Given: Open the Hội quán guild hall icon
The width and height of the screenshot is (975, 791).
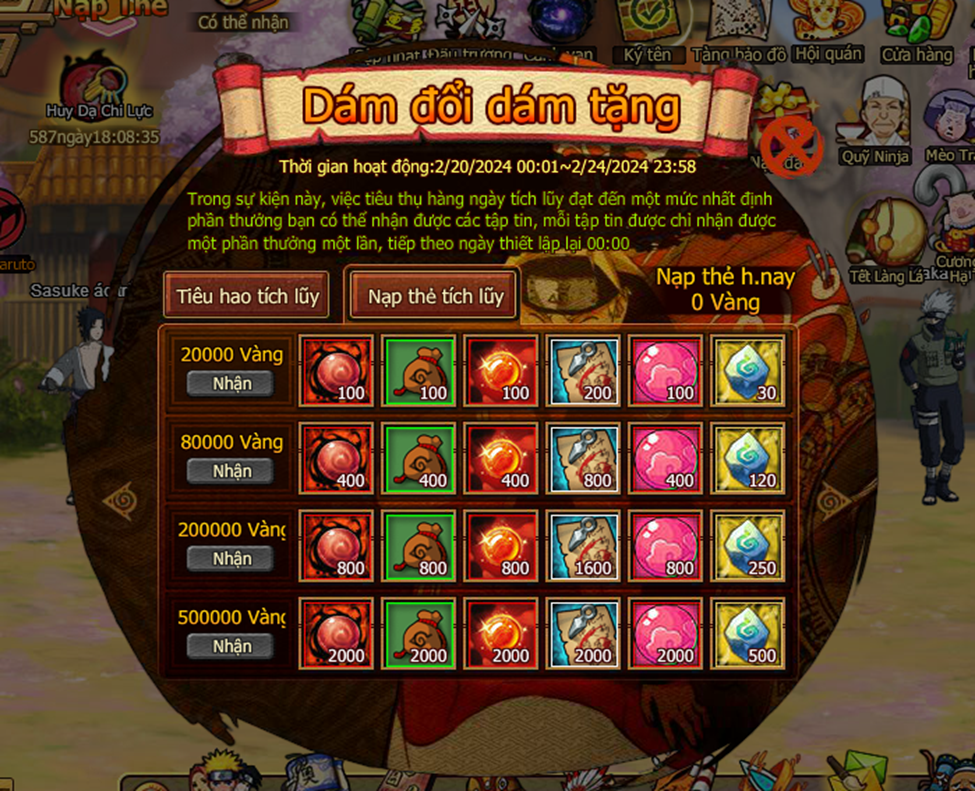Looking at the screenshot, I should coord(828,28).
